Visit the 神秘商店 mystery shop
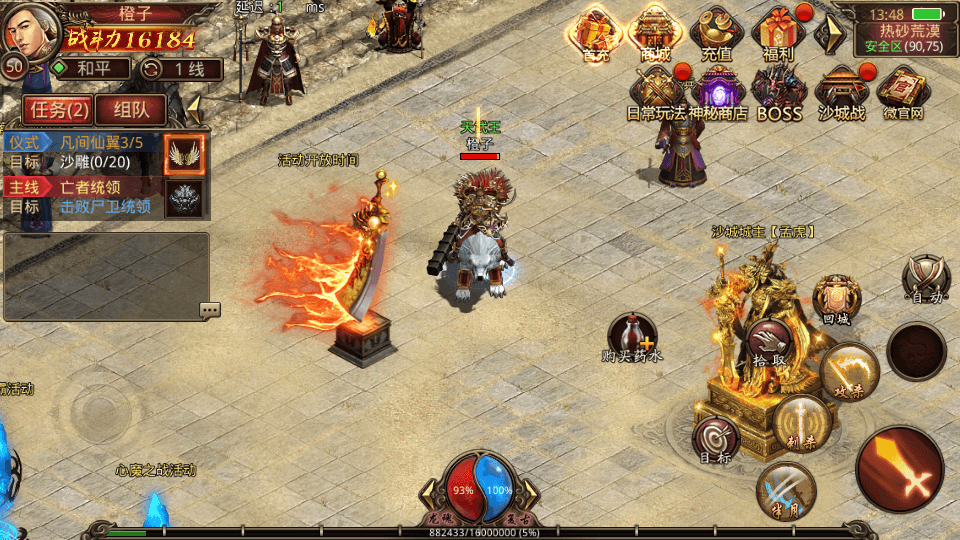This screenshot has height=540, width=960. (x=717, y=92)
